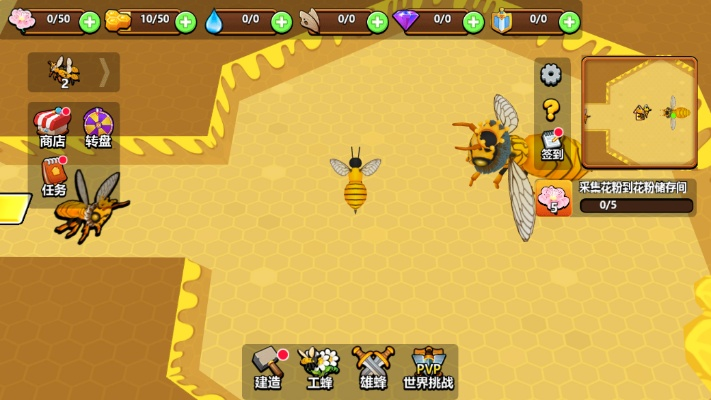Click the hive minimap
The width and height of the screenshot is (711, 400).
(640, 112)
